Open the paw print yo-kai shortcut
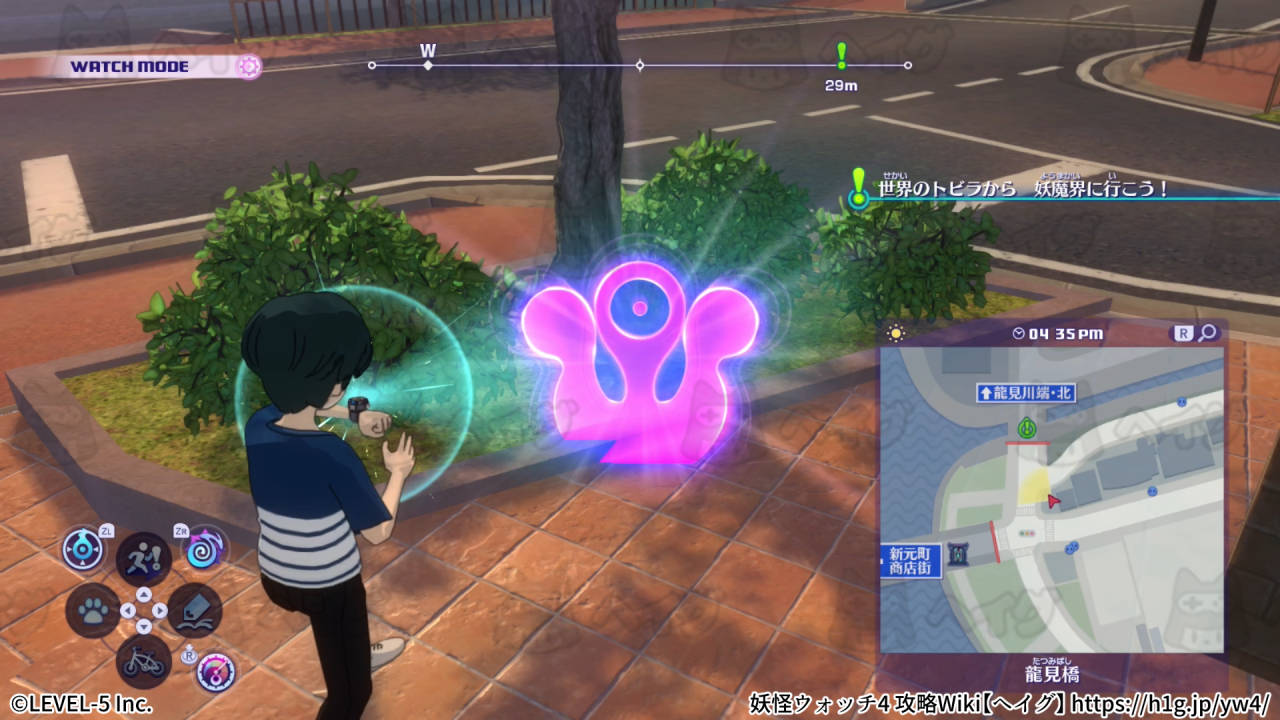 [93, 610]
